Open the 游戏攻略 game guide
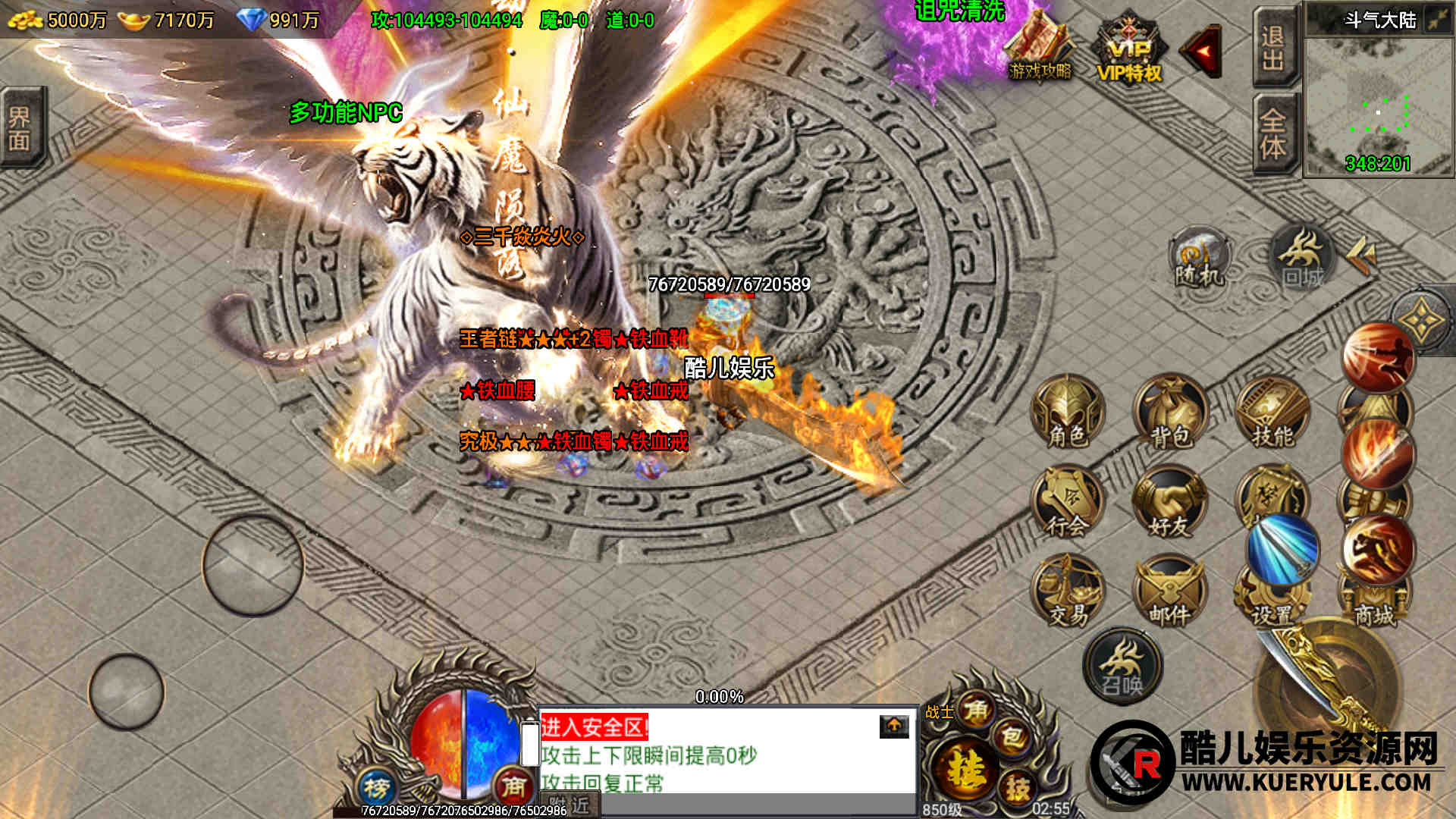This screenshot has width=1456, height=819. [x=1040, y=47]
